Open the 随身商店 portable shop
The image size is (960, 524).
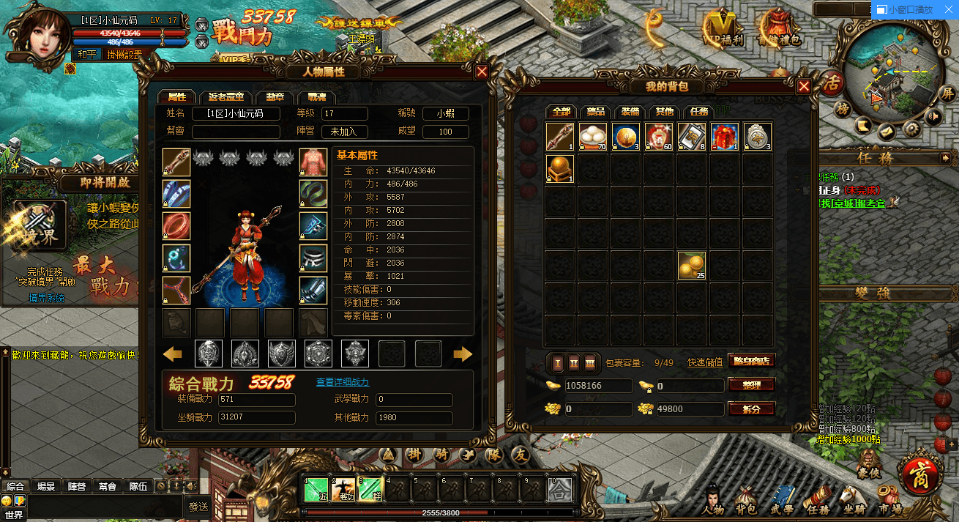753,361
